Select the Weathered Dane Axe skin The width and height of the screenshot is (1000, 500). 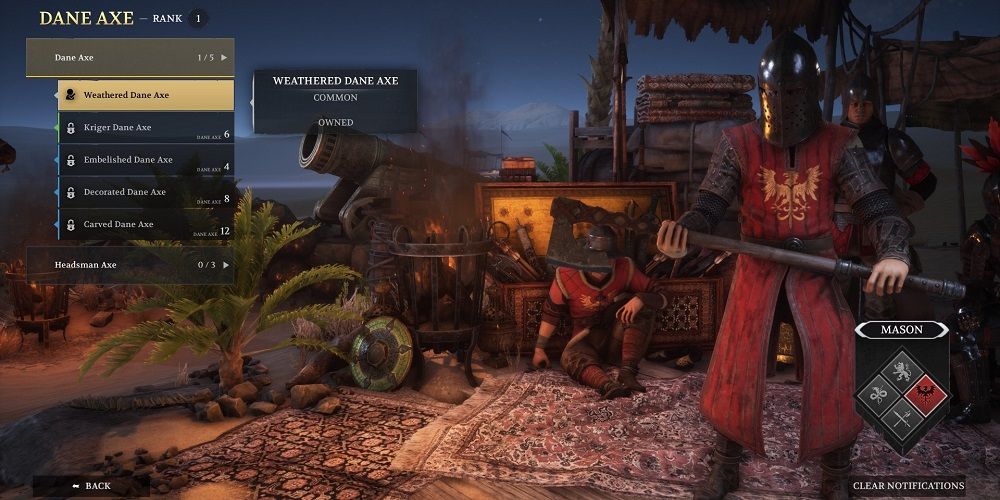[x=145, y=95]
